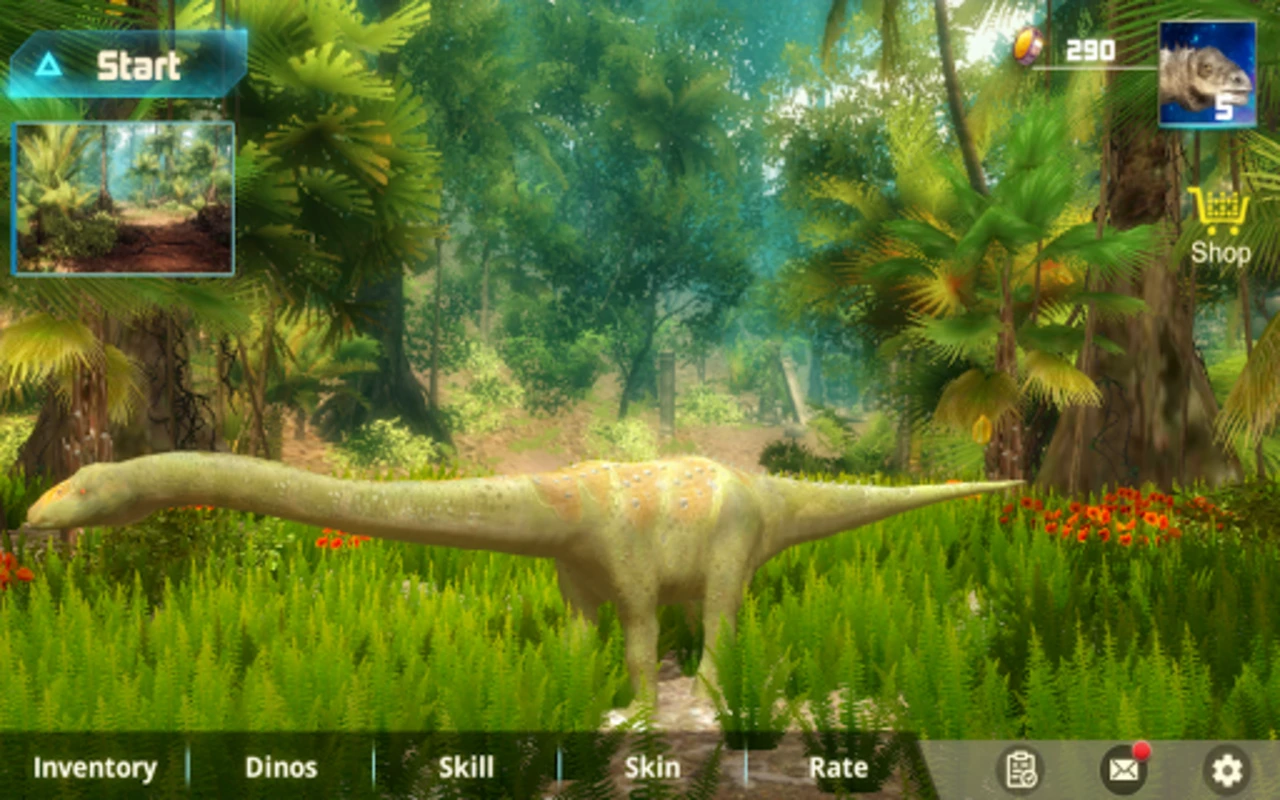Expand the Skin section
Image resolution: width=1280 pixels, height=800 pixels.
[x=651, y=767]
